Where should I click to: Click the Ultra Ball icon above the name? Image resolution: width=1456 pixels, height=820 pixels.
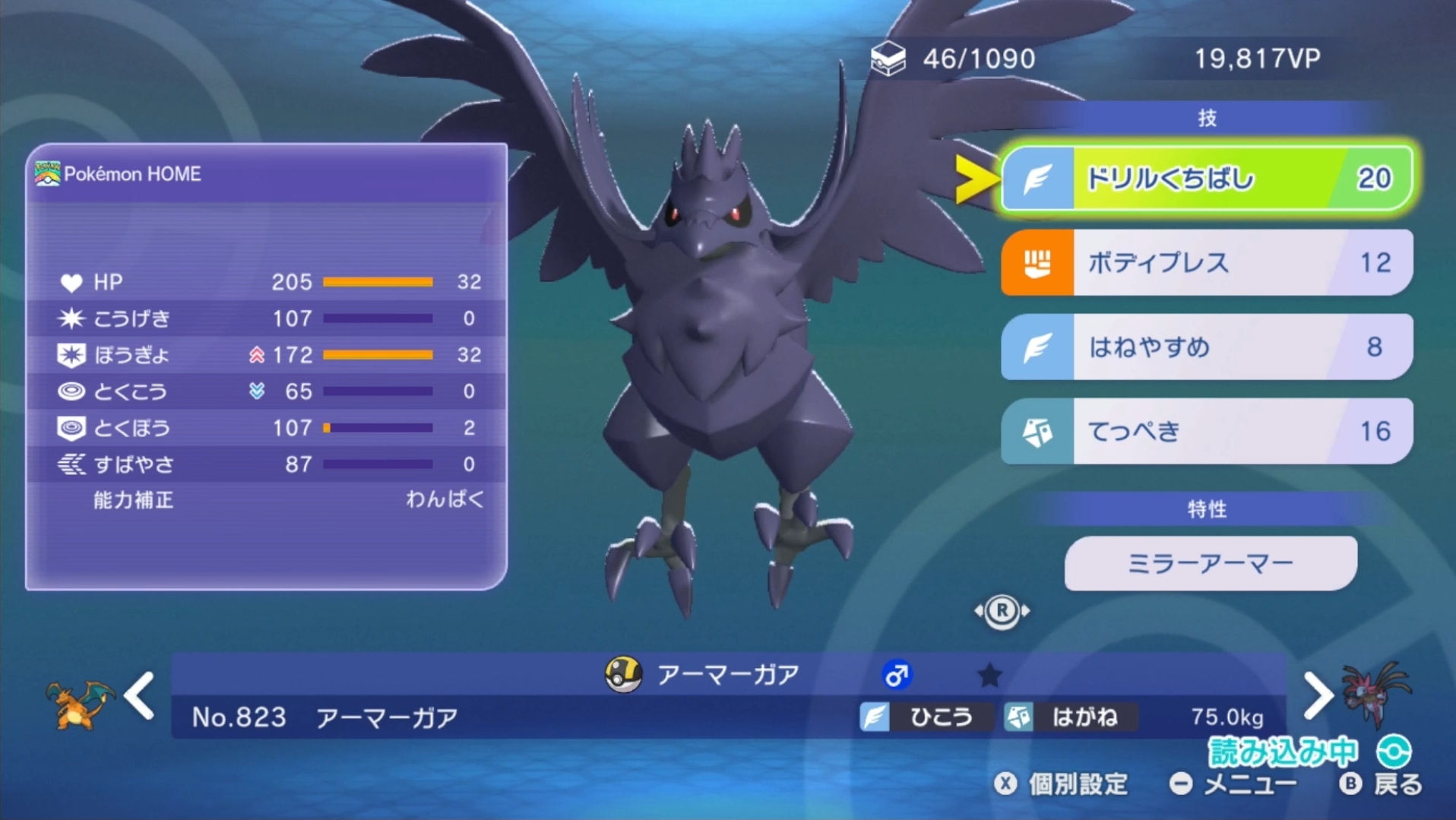point(622,673)
